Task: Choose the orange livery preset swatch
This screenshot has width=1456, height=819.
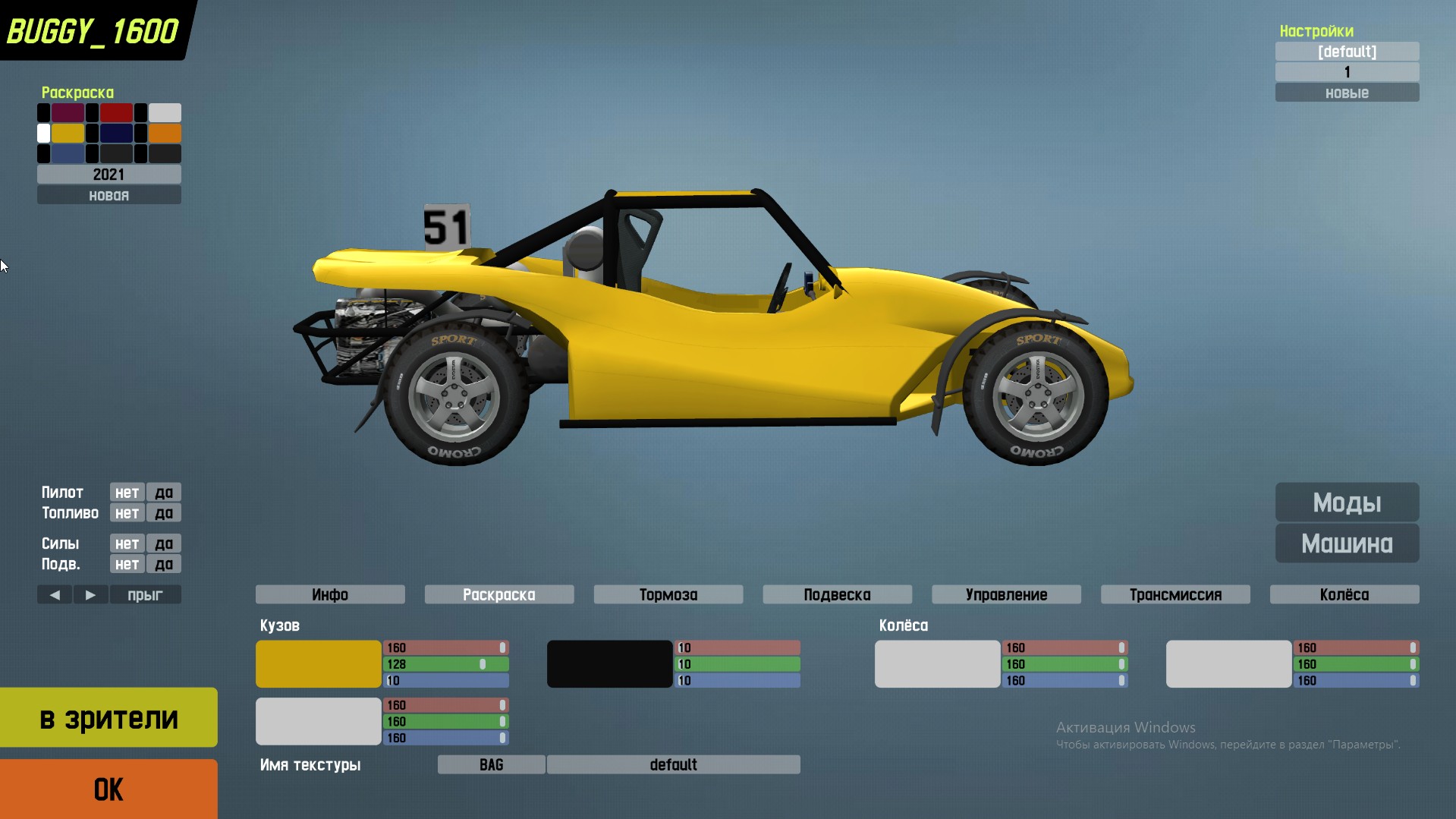Action: pyautogui.click(x=165, y=134)
